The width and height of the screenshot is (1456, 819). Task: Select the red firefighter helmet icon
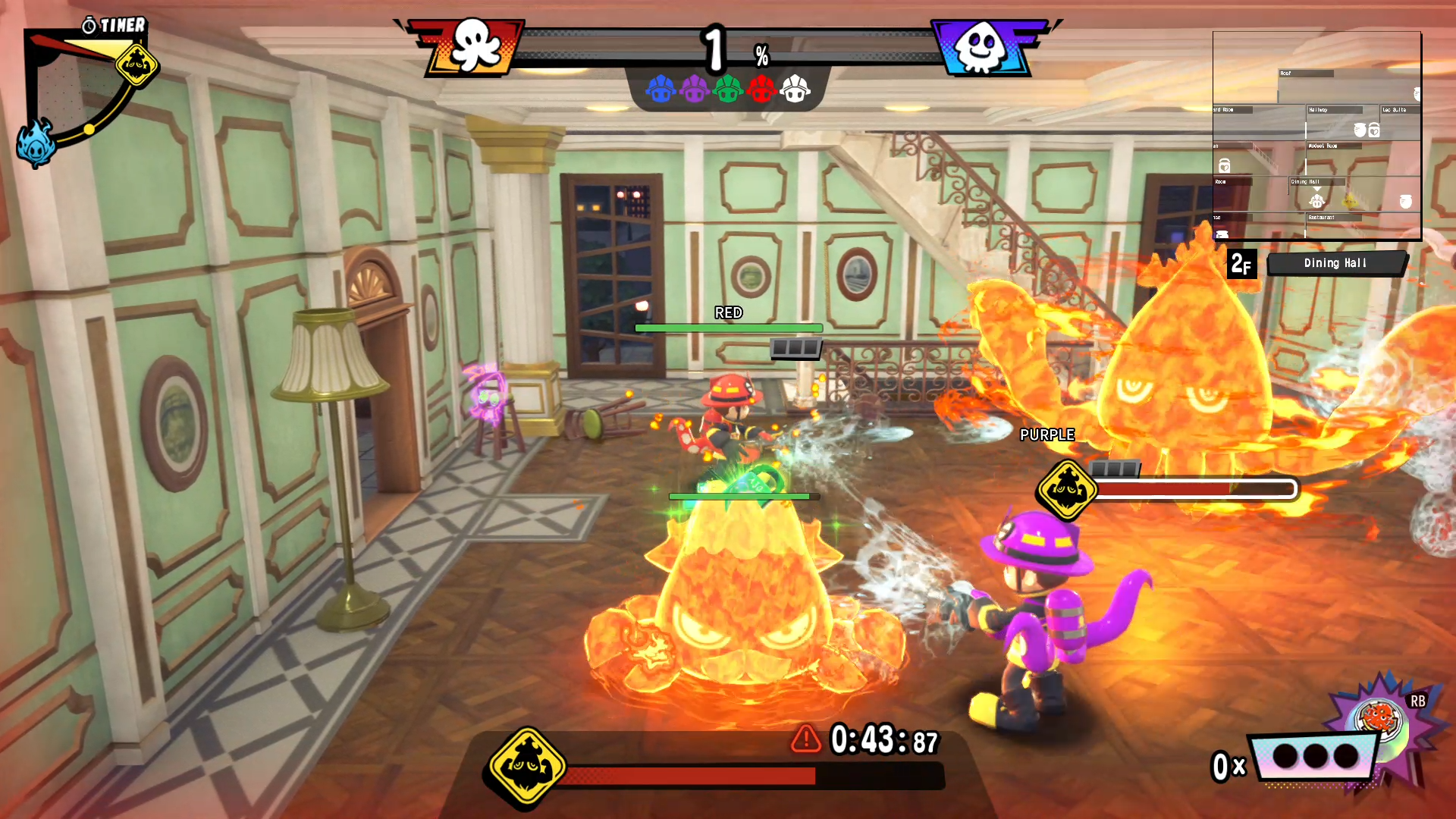pyautogui.click(x=761, y=89)
